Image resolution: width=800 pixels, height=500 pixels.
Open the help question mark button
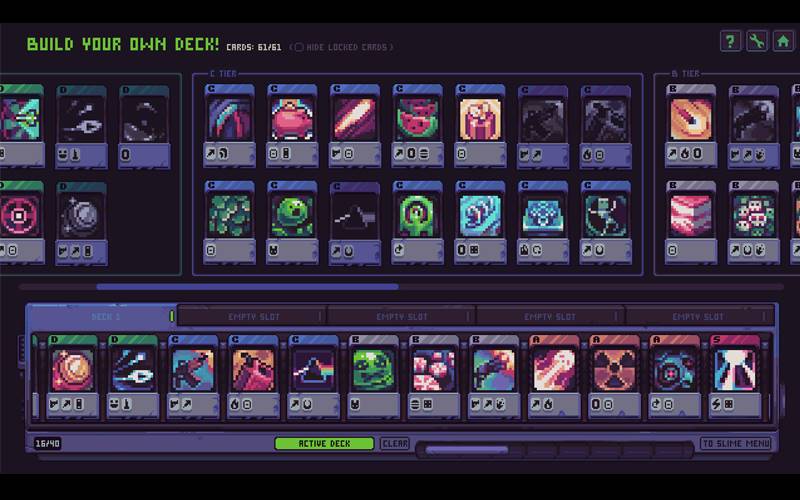731,41
